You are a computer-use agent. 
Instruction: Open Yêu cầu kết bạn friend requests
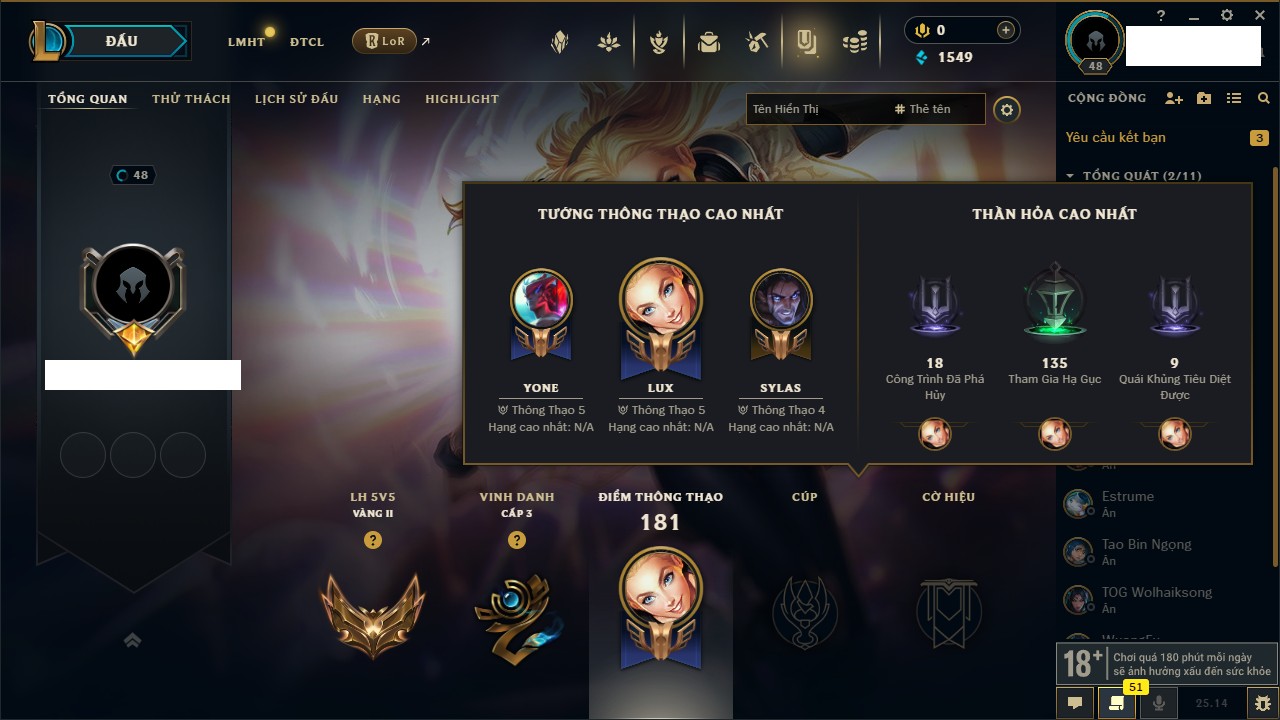click(1115, 138)
